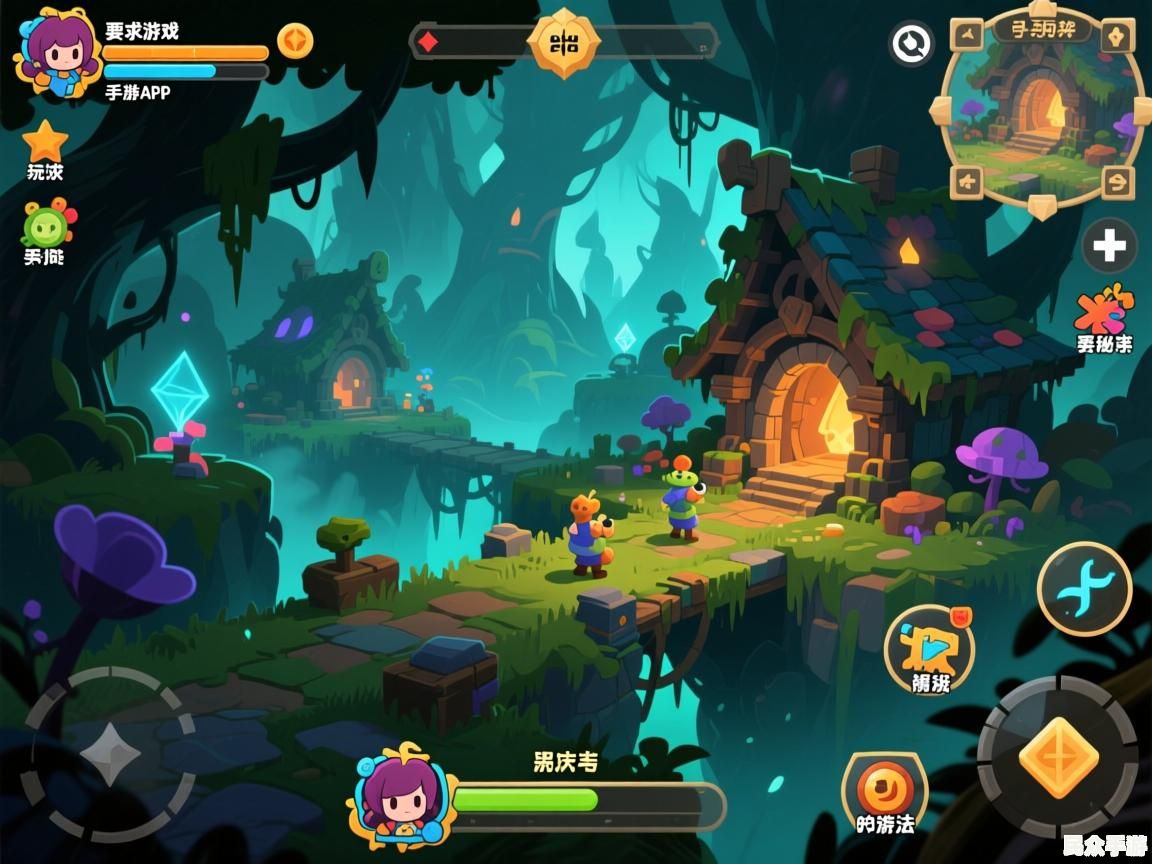The height and width of the screenshot is (864, 1152).
Task: Click the golden emblem at top center
Action: (x=564, y=42)
